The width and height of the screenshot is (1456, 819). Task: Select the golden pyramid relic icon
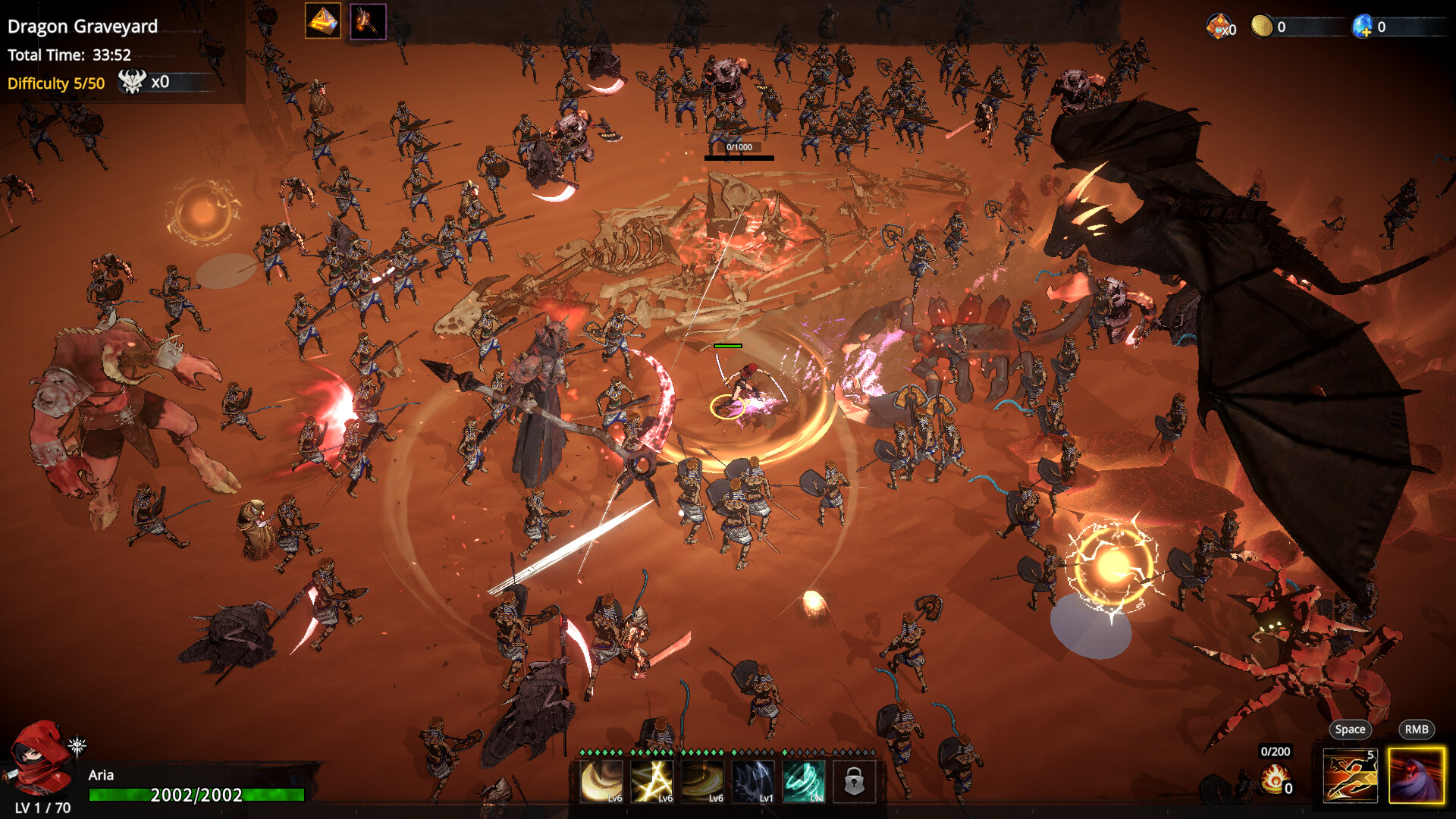tap(322, 21)
